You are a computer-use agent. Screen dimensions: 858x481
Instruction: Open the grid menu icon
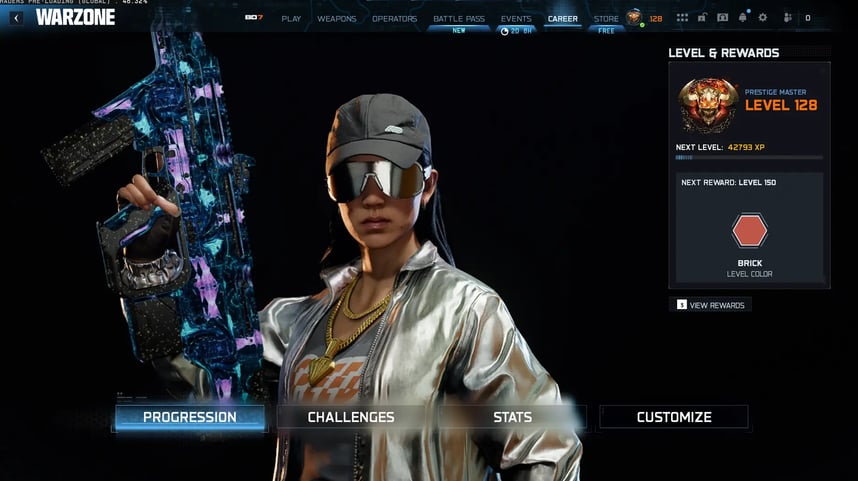(682, 18)
